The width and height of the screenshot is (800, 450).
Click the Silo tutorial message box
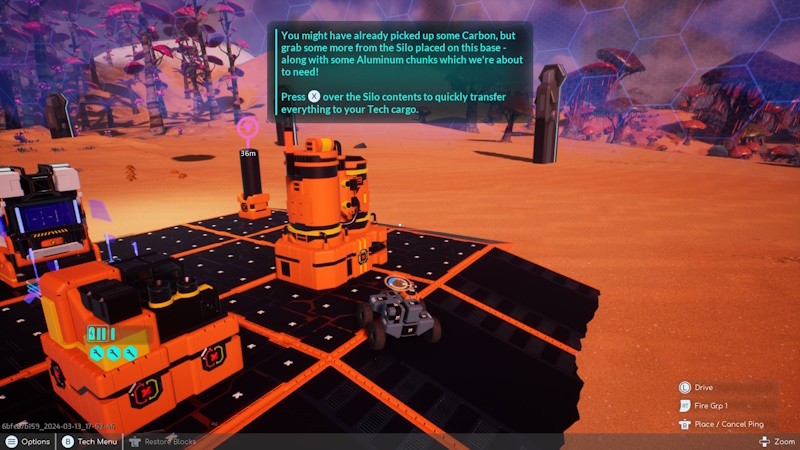(x=399, y=72)
